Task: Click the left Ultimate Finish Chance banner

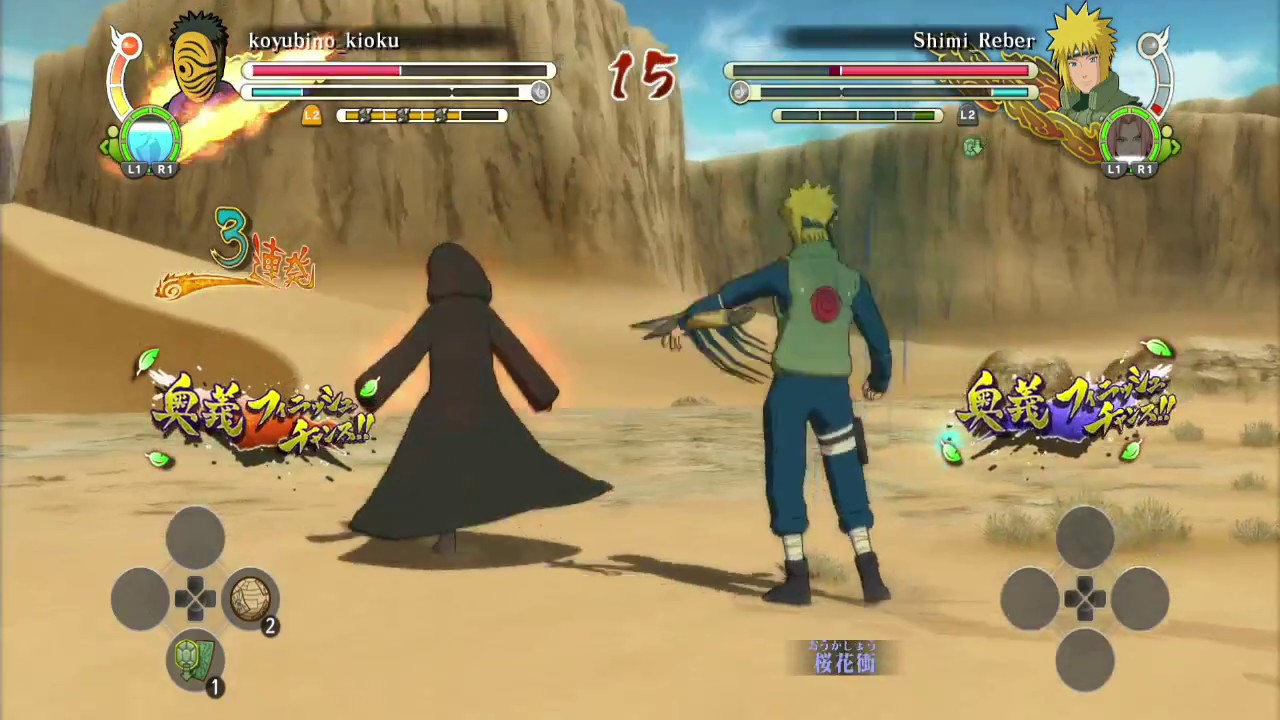Action: coord(263,410)
